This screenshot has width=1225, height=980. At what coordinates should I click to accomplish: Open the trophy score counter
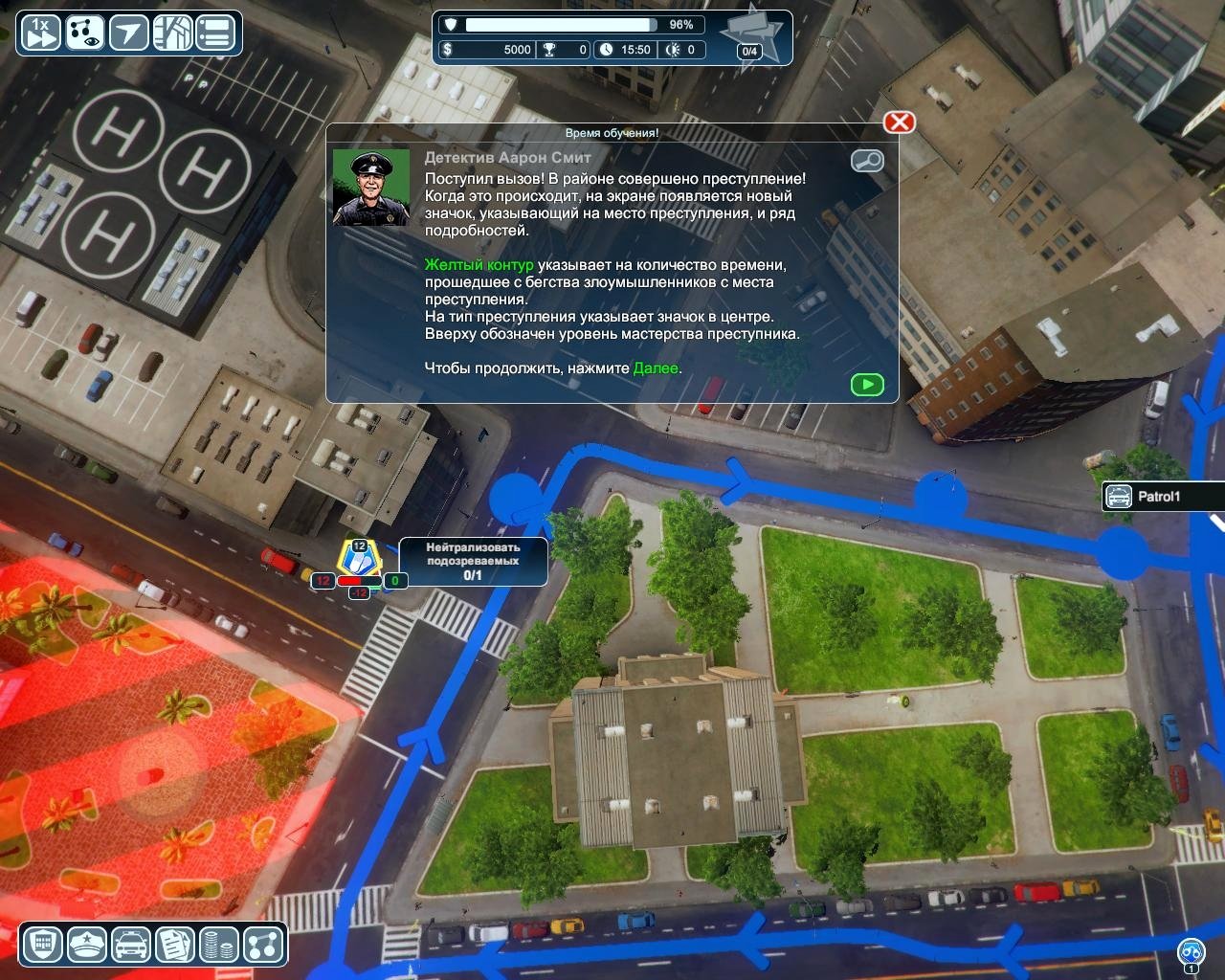564,50
